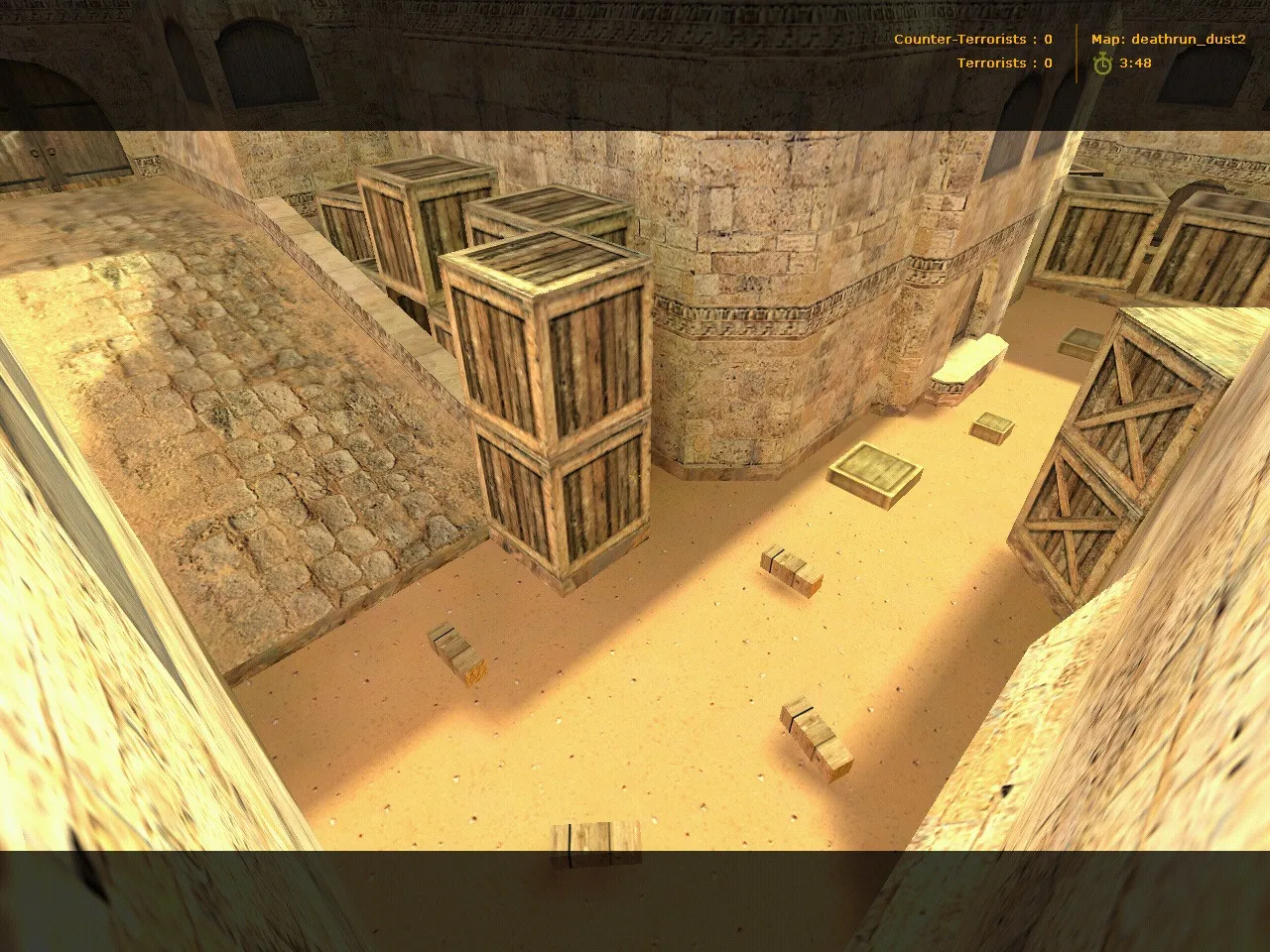Click the small cube crate near the wall
The width and height of the screenshot is (1270, 952).
click(x=992, y=426)
